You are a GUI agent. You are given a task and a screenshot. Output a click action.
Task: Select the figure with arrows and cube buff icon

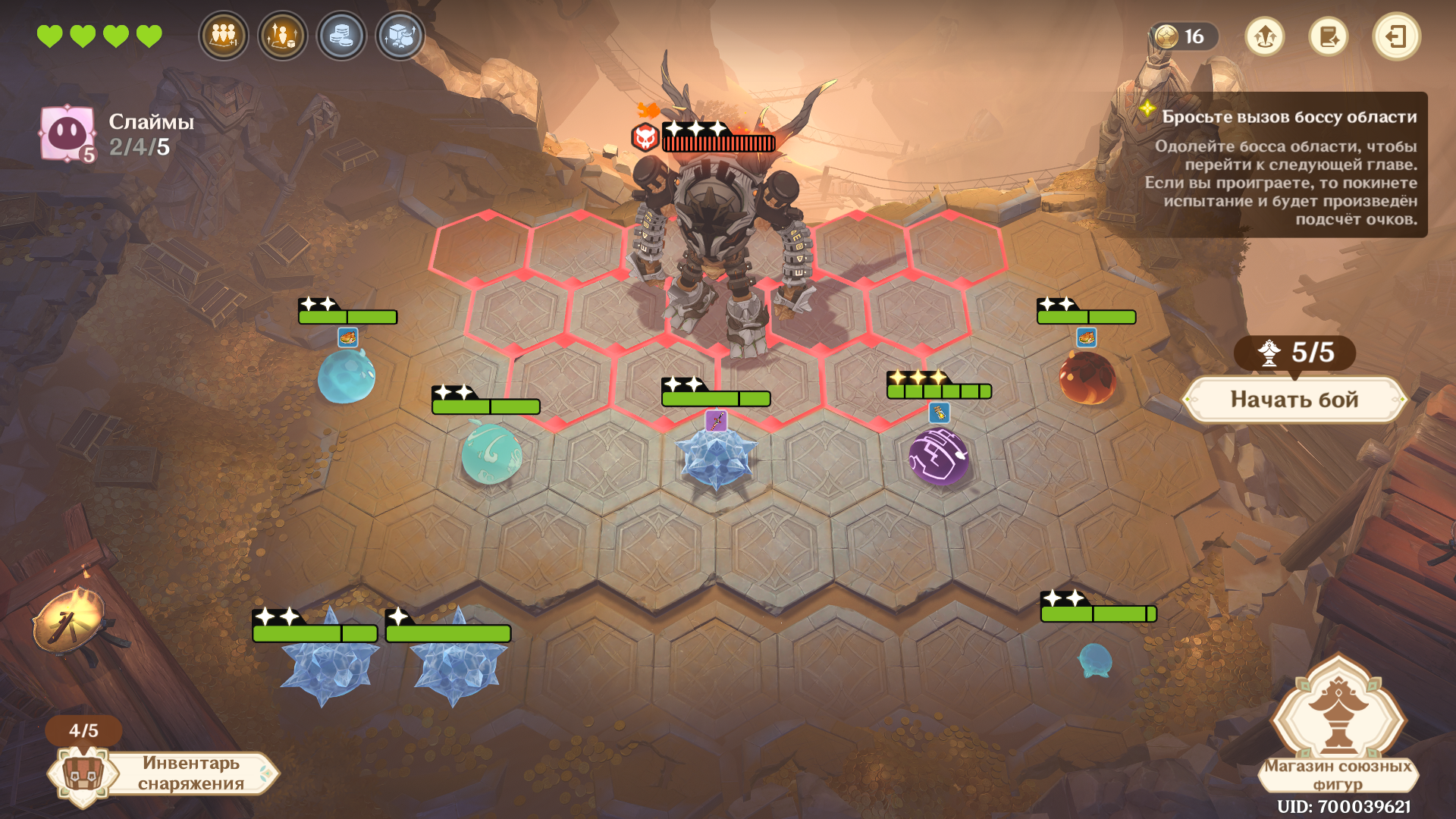tap(283, 36)
